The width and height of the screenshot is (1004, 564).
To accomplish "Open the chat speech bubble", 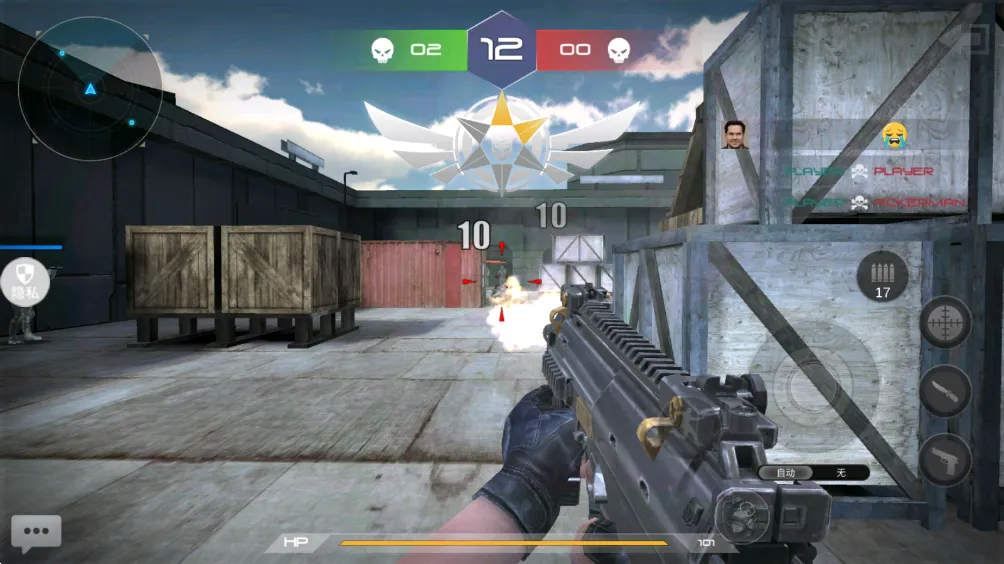I will pos(36,534).
